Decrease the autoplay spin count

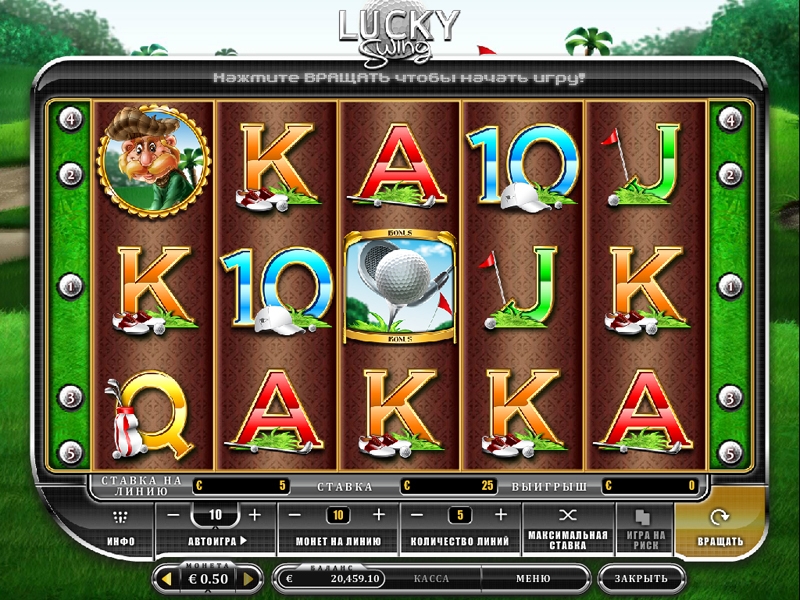[x=173, y=515]
